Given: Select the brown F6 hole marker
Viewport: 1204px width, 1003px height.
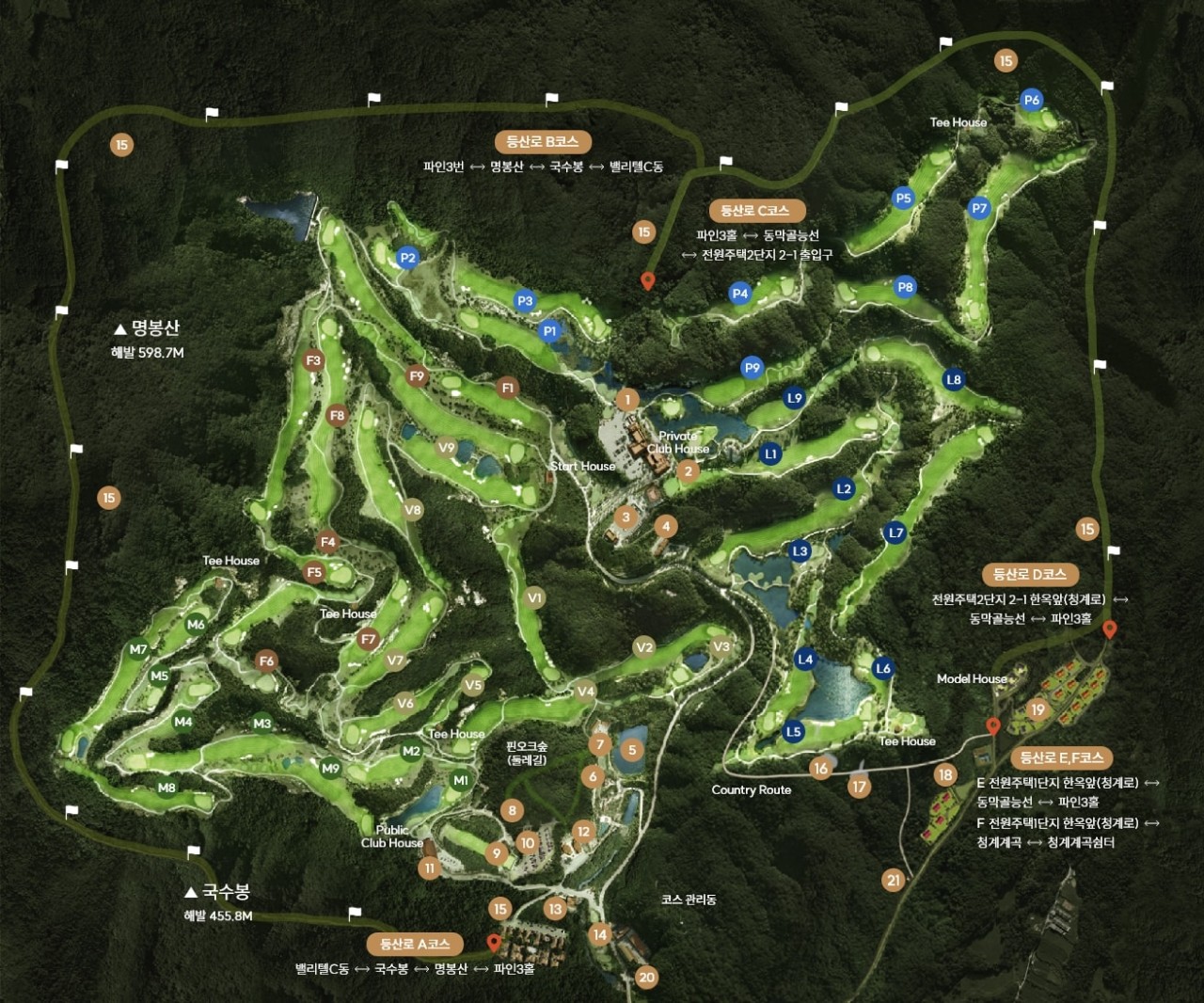Looking at the screenshot, I should pyautogui.click(x=267, y=661).
